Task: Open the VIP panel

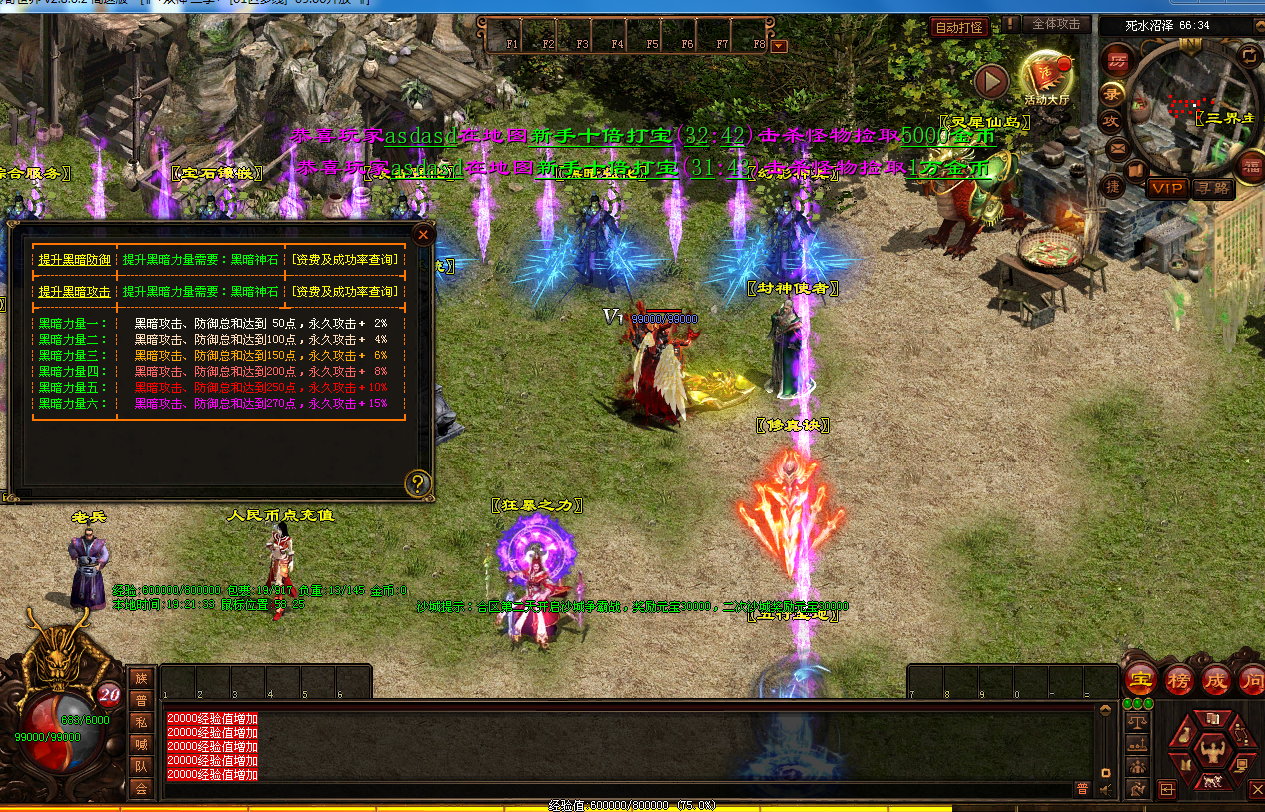Action: point(1166,187)
